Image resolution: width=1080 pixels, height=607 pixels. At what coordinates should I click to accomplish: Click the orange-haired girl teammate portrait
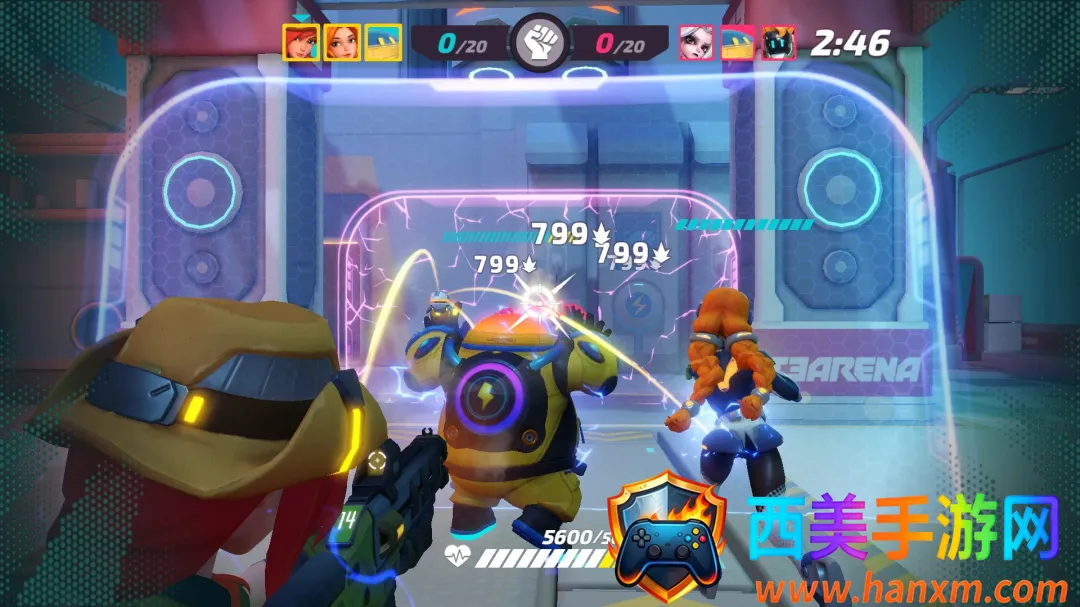(342, 43)
